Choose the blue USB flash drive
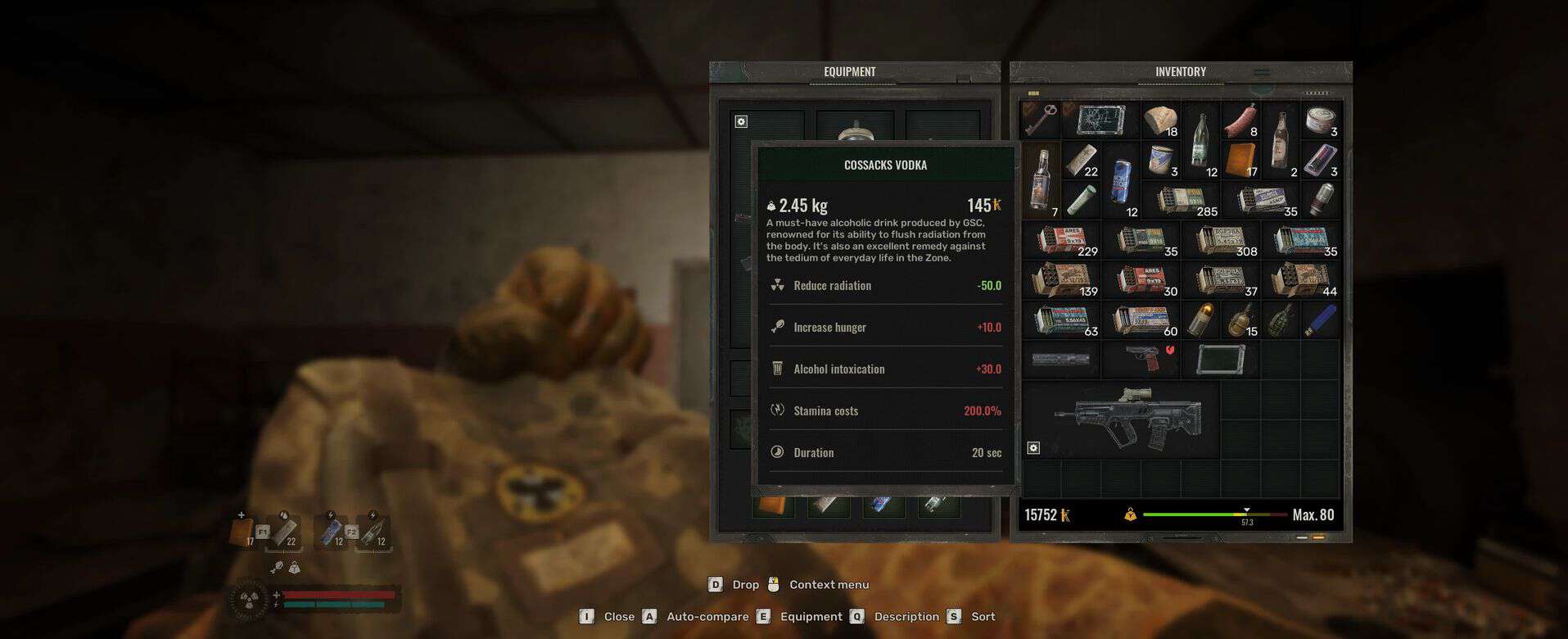The image size is (1568, 639). [1320, 320]
